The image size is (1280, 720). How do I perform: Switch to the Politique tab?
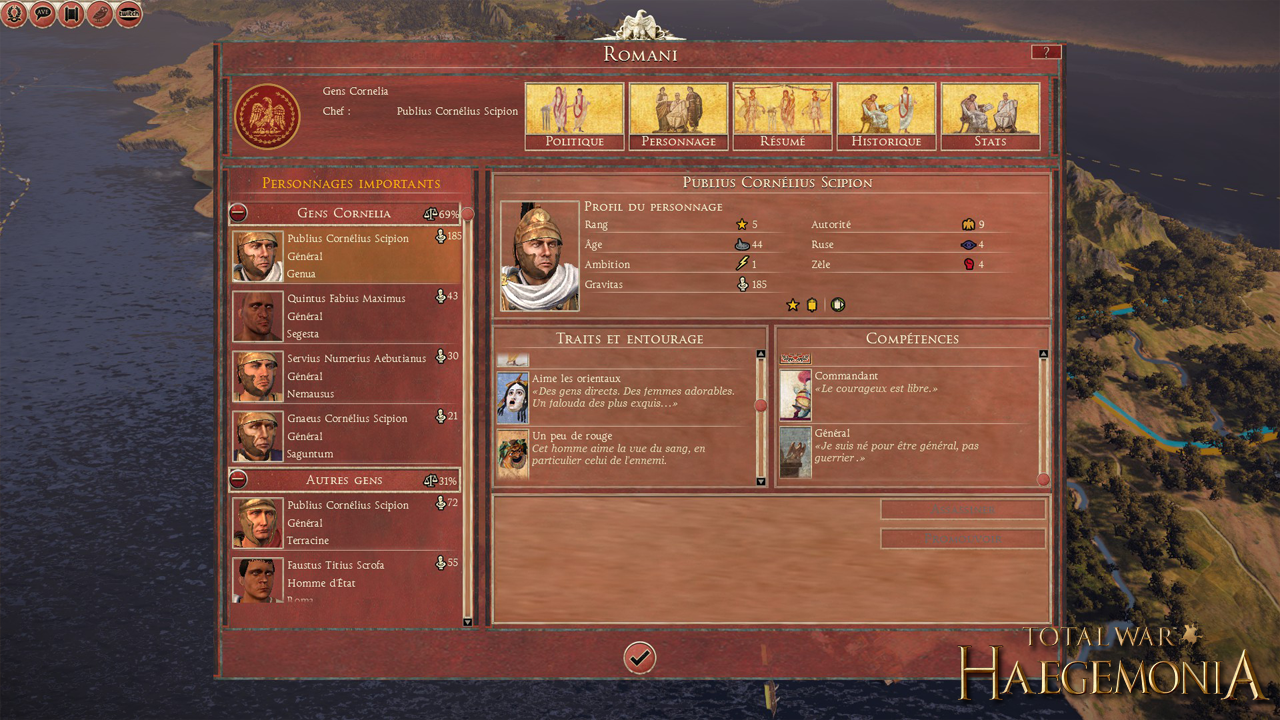[573, 116]
